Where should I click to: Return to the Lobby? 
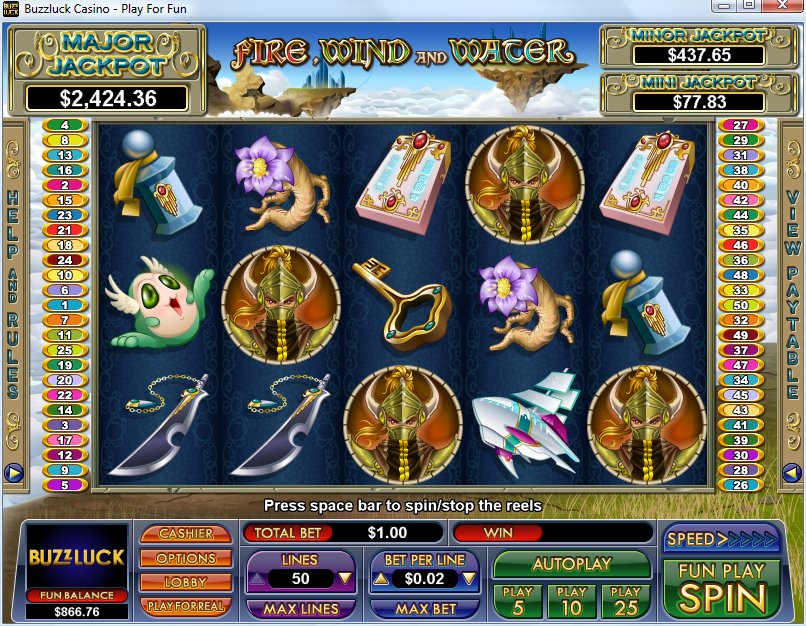click(186, 582)
